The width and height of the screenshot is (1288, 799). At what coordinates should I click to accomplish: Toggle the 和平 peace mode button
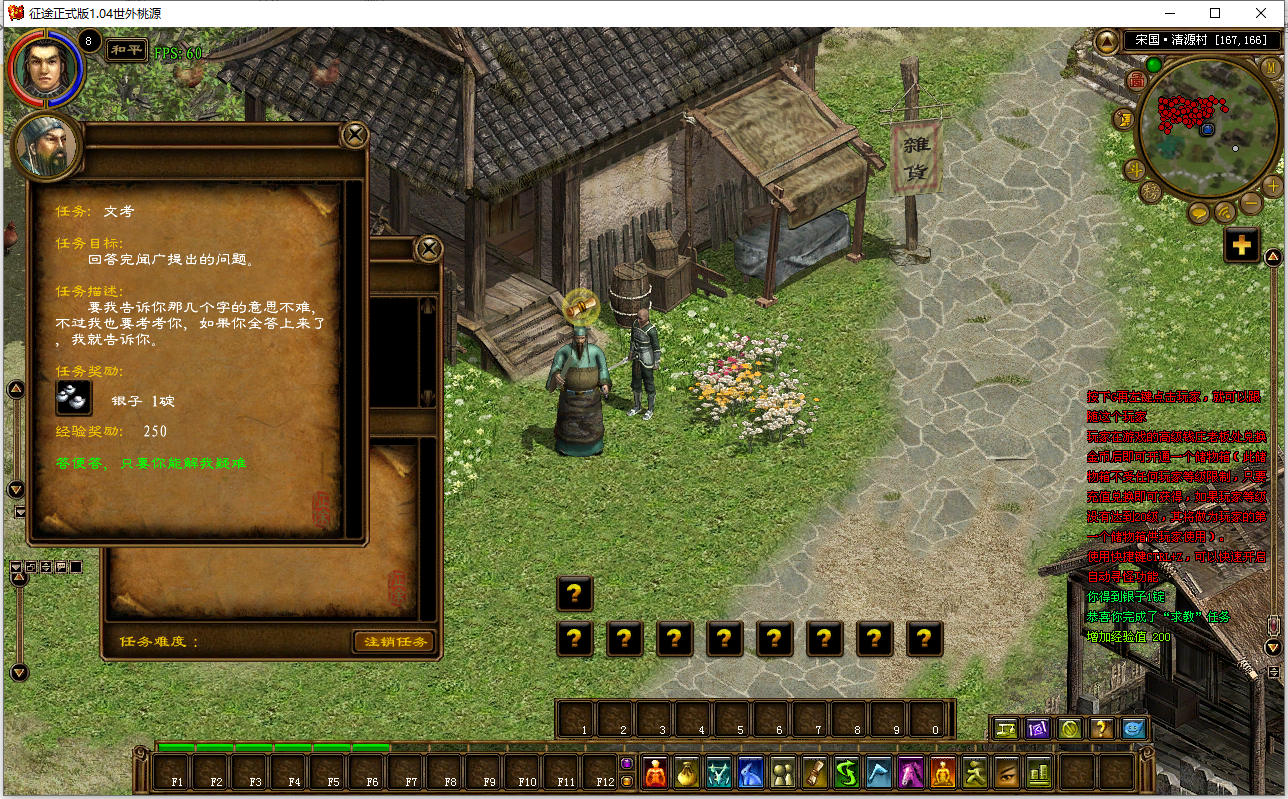127,49
